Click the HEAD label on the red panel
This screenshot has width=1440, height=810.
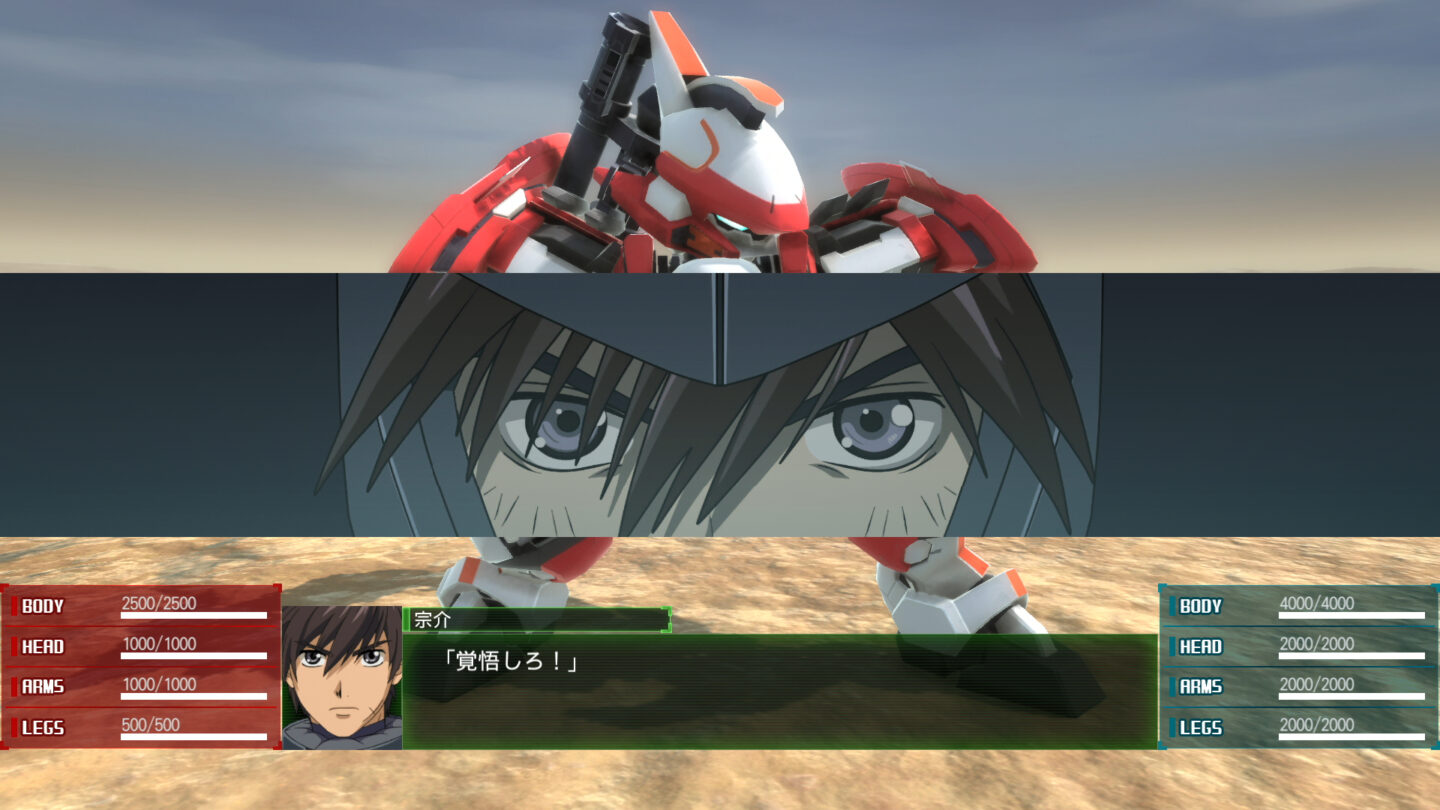coord(45,646)
